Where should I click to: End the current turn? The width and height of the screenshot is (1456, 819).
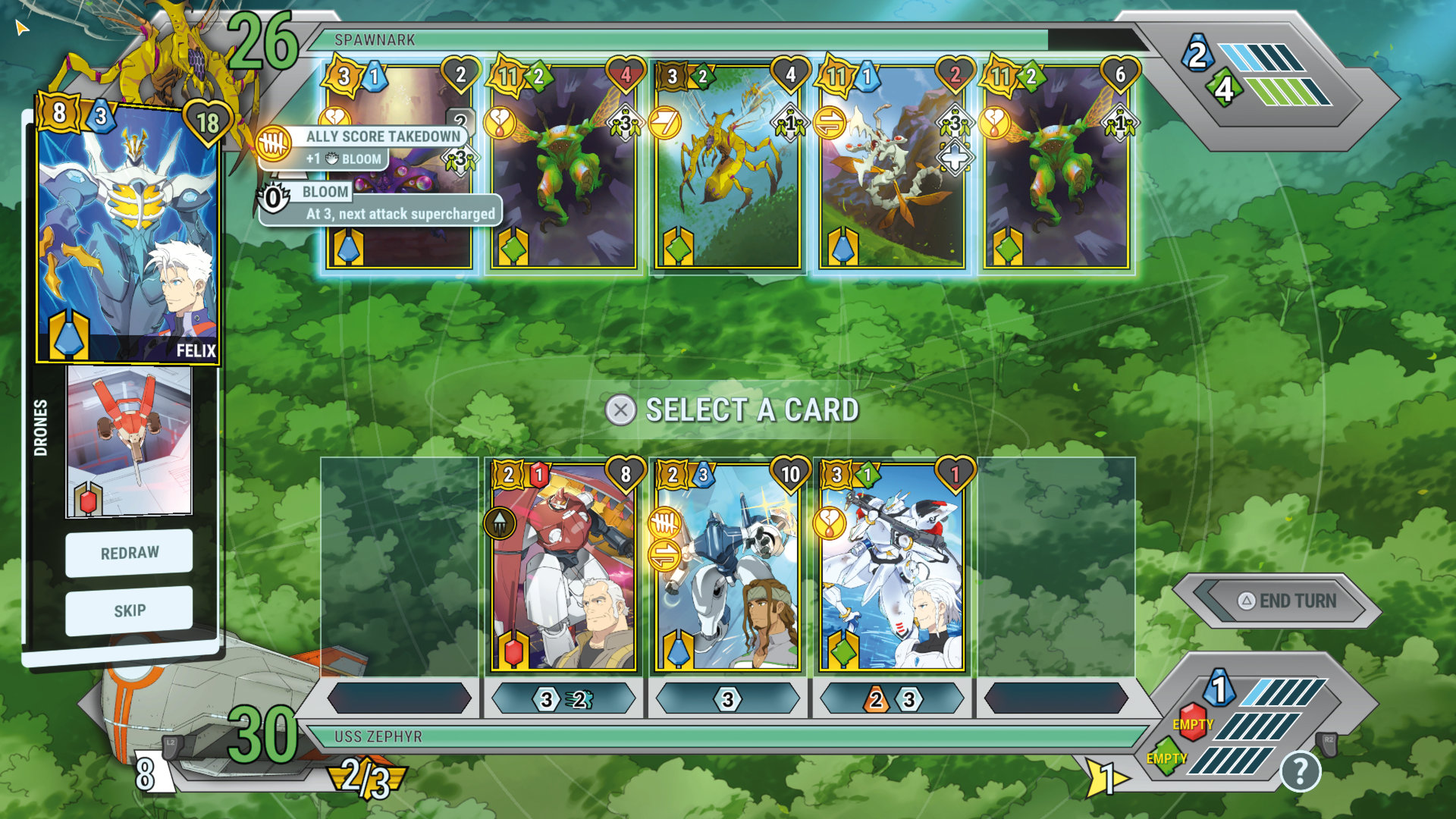(x=1288, y=601)
